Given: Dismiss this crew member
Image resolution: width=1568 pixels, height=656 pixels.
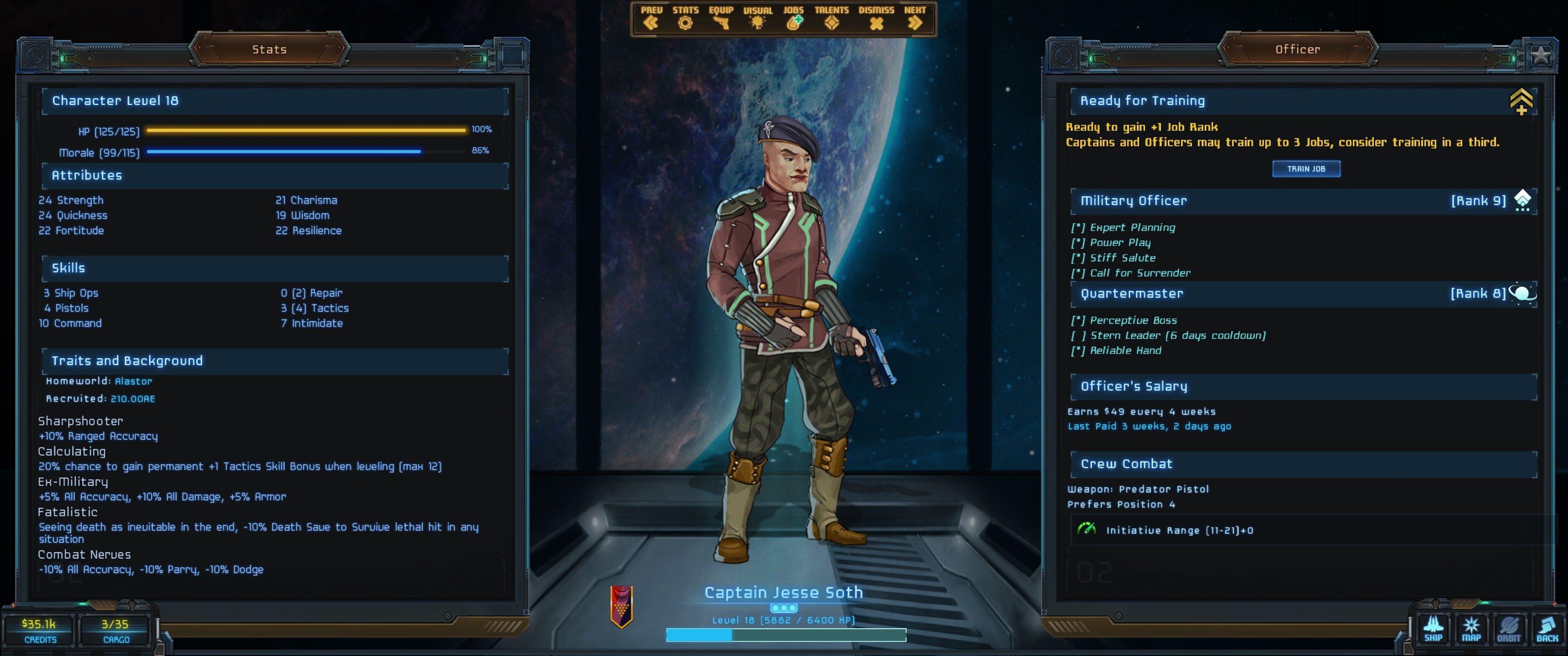Looking at the screenshot, I should pos(876,19).
